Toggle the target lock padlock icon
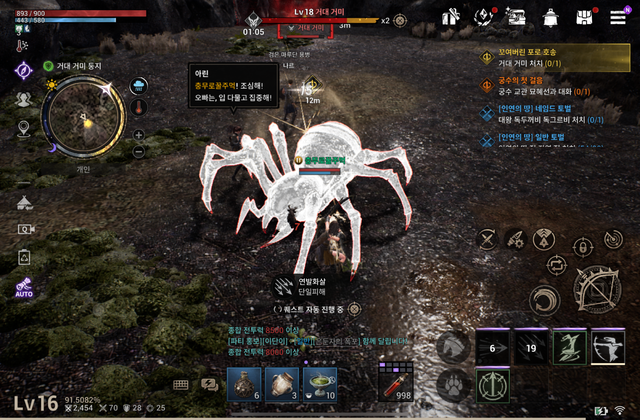 click(581, 245)
